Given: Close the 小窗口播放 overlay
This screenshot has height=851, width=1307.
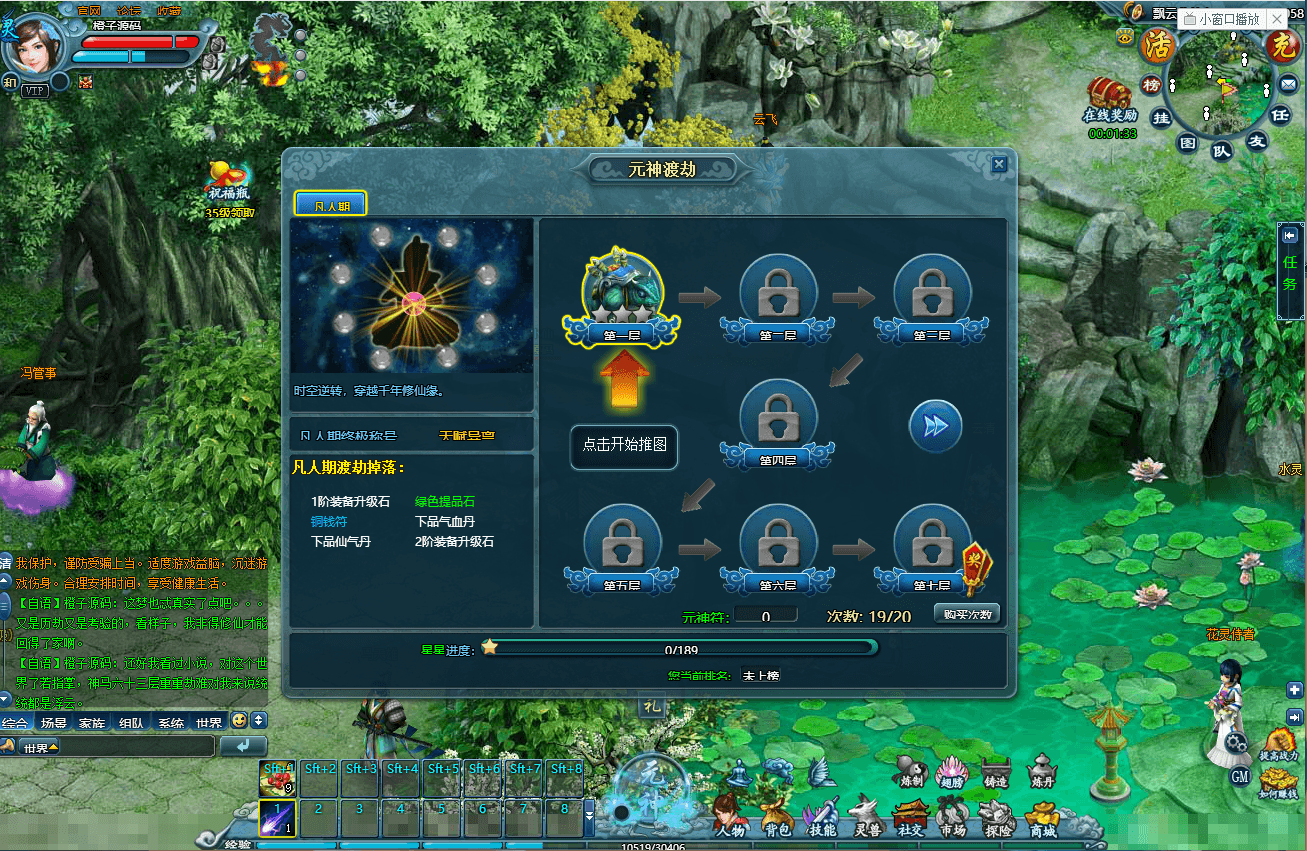Looking at the screenshot, I should tap(1277, 19).
